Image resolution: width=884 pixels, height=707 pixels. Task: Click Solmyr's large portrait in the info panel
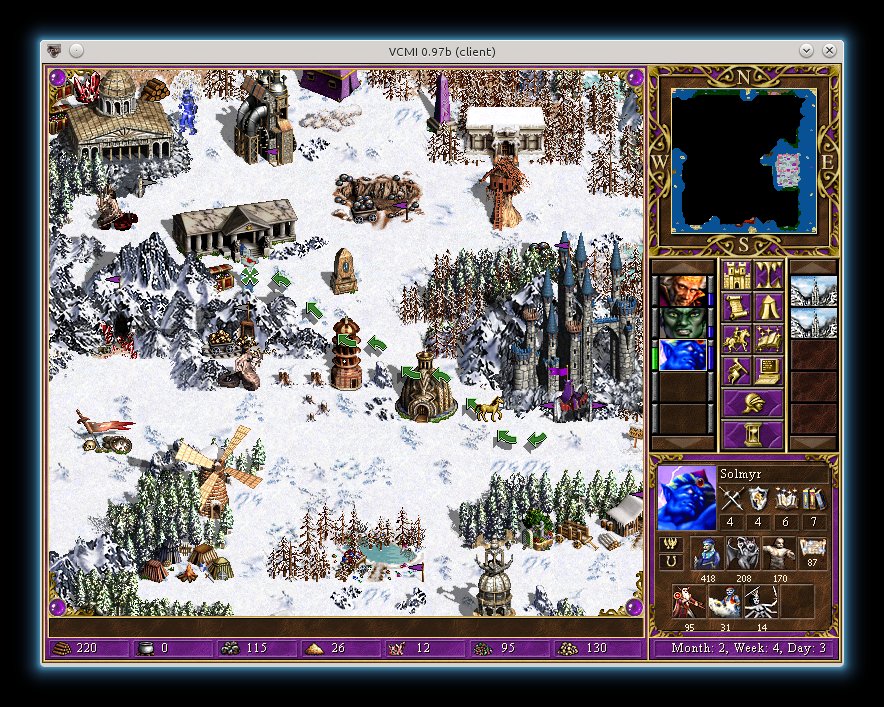(687, 498)
